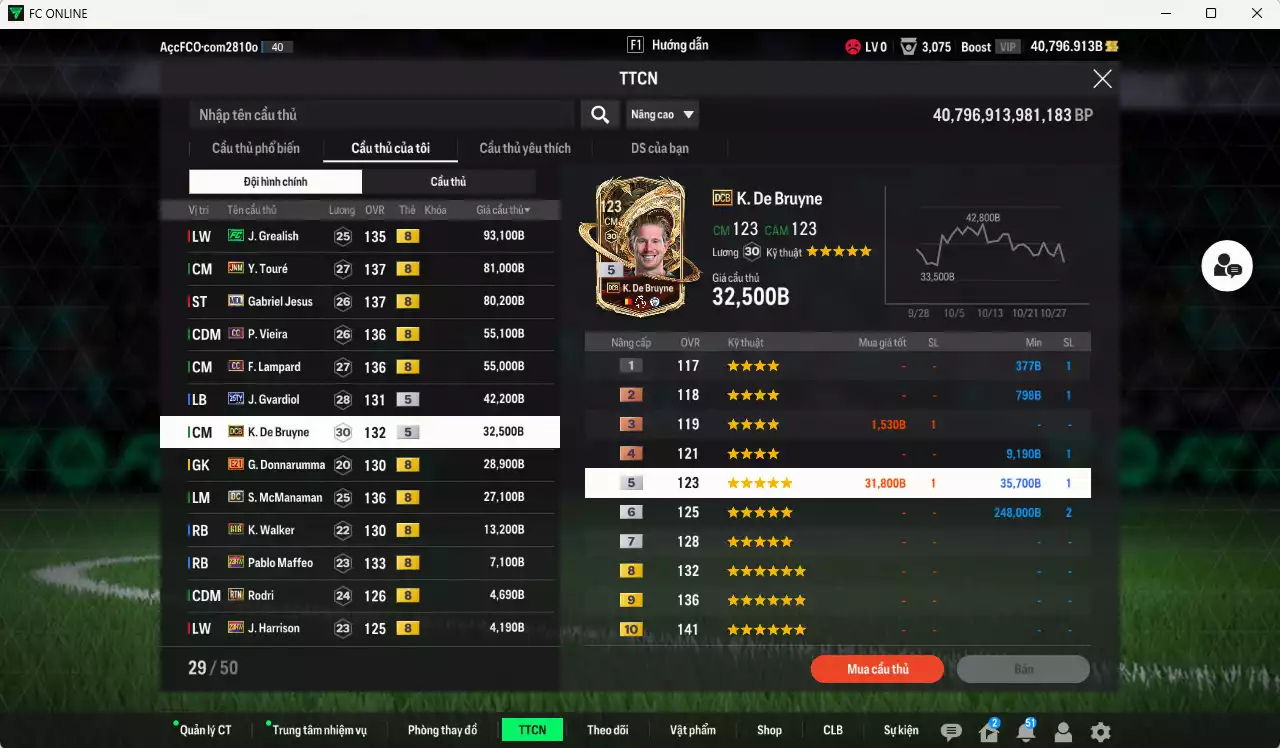Click the friends icon on the right edge
The height and width of the screenshot is (748, 1280).
tap(1226, 266)
